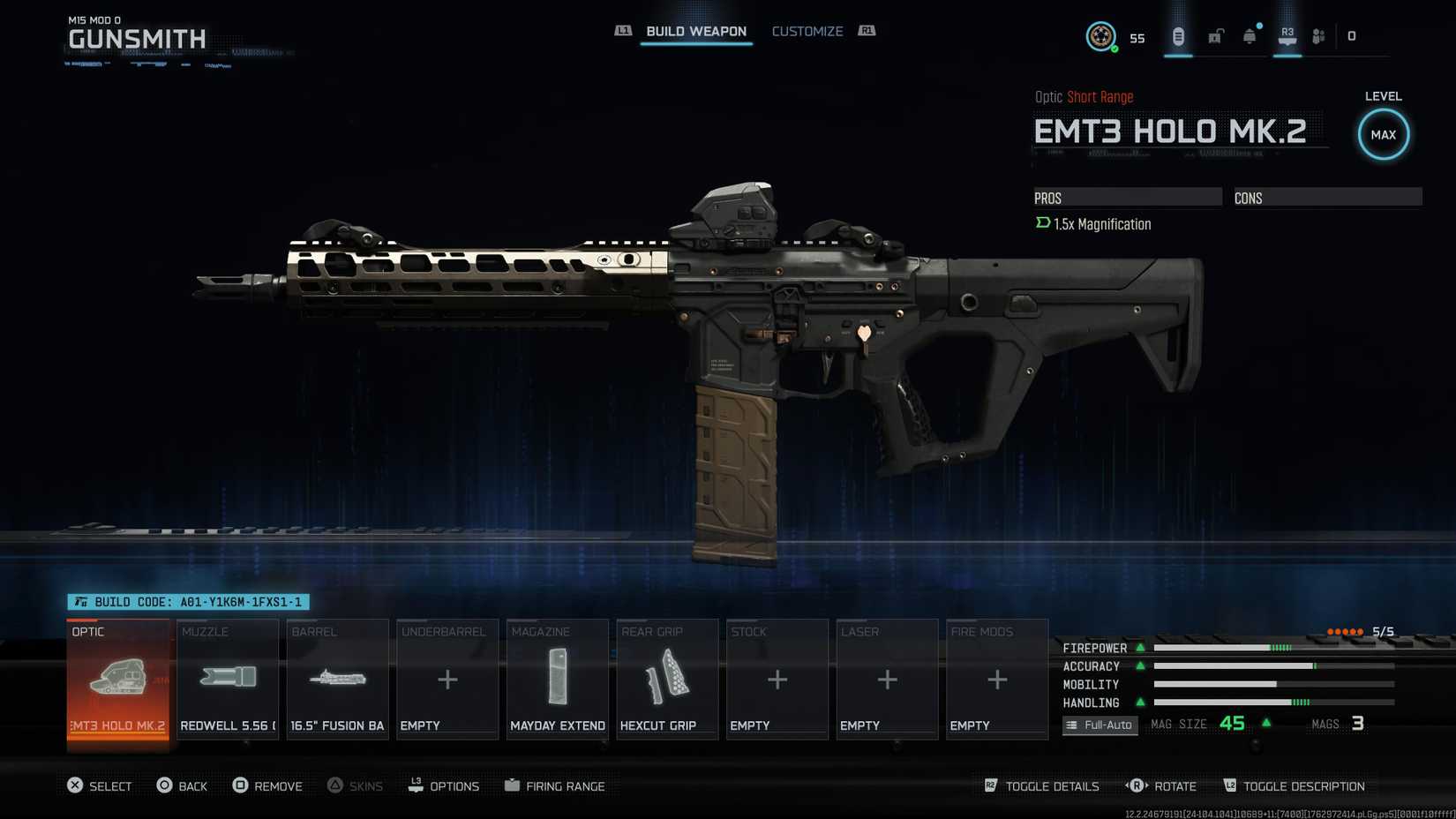The height and width of the screenshot is (819, 1456).
Task: Launch the Firing Range
Action: pos(555,785)
